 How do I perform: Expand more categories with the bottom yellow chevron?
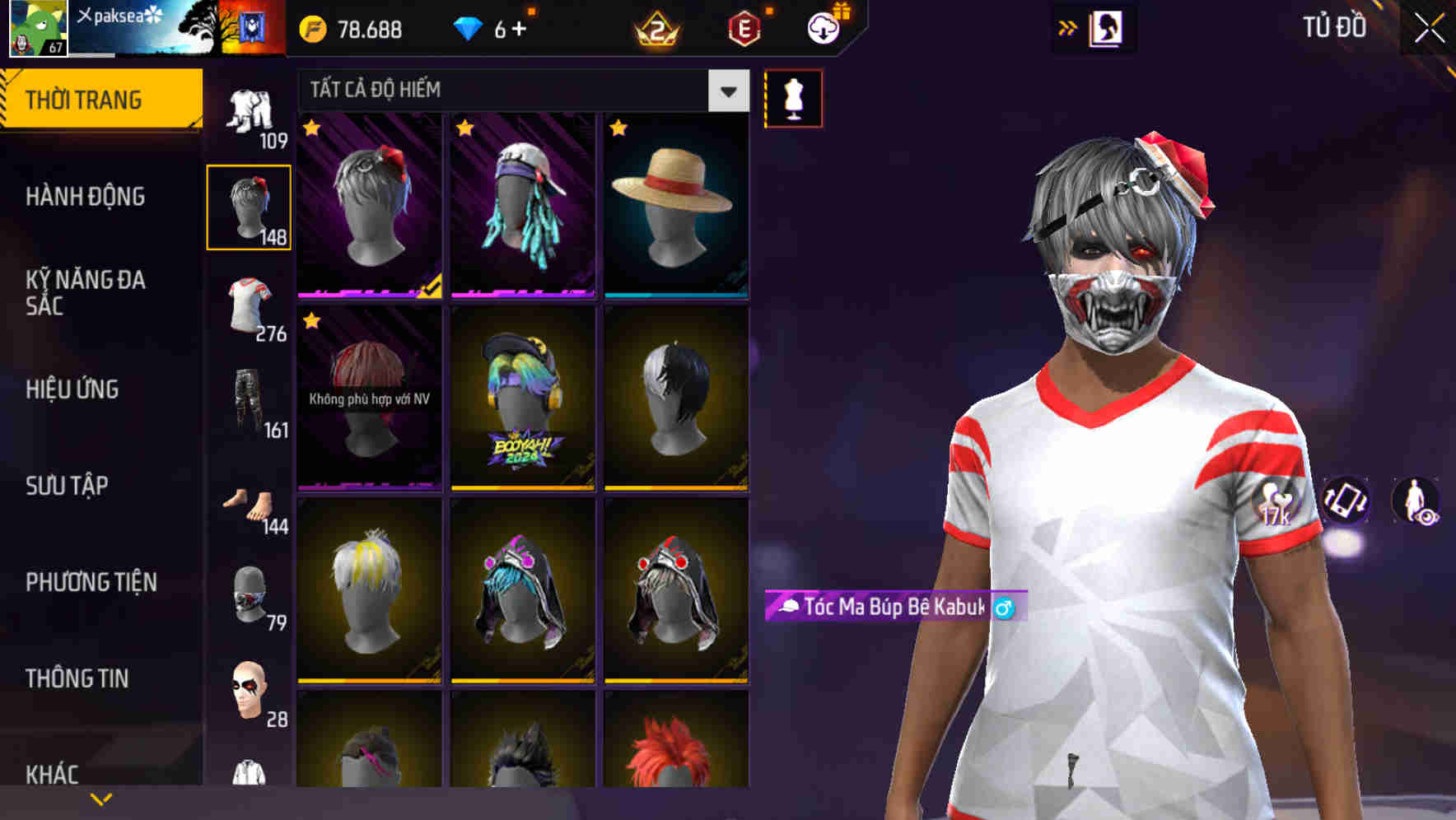pyautogui.click(x=101, y=798)
